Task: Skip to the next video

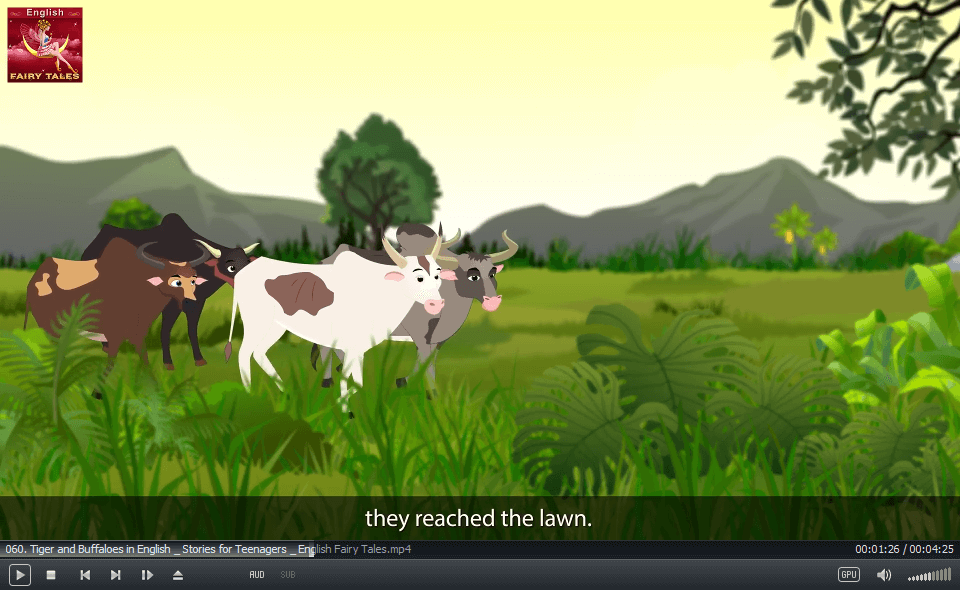Action: pyautogui.click(x=116, y=575)
